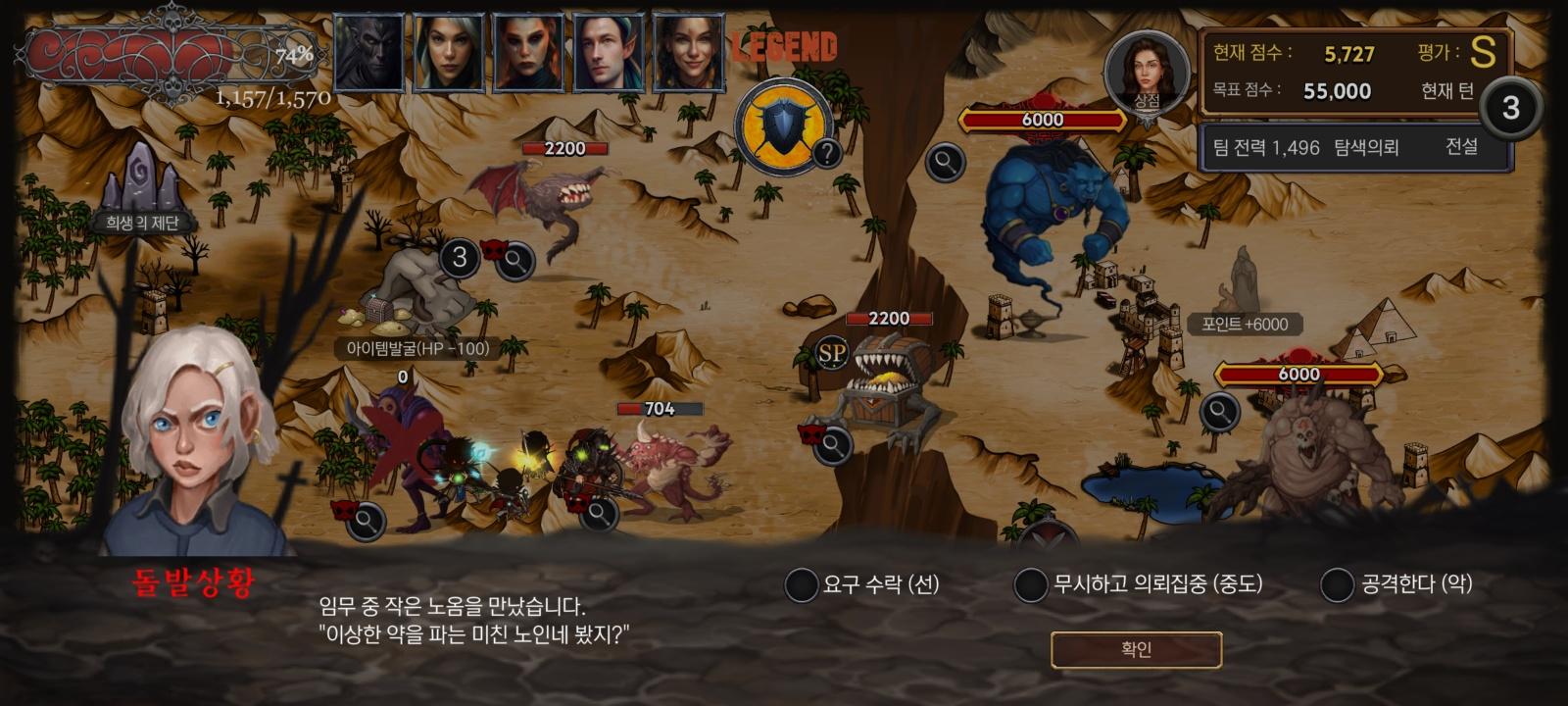The height and width of the screenshot is (706, 1568).
Task: Select the 요구 수락 (선) option
Action: pos(802,585)
